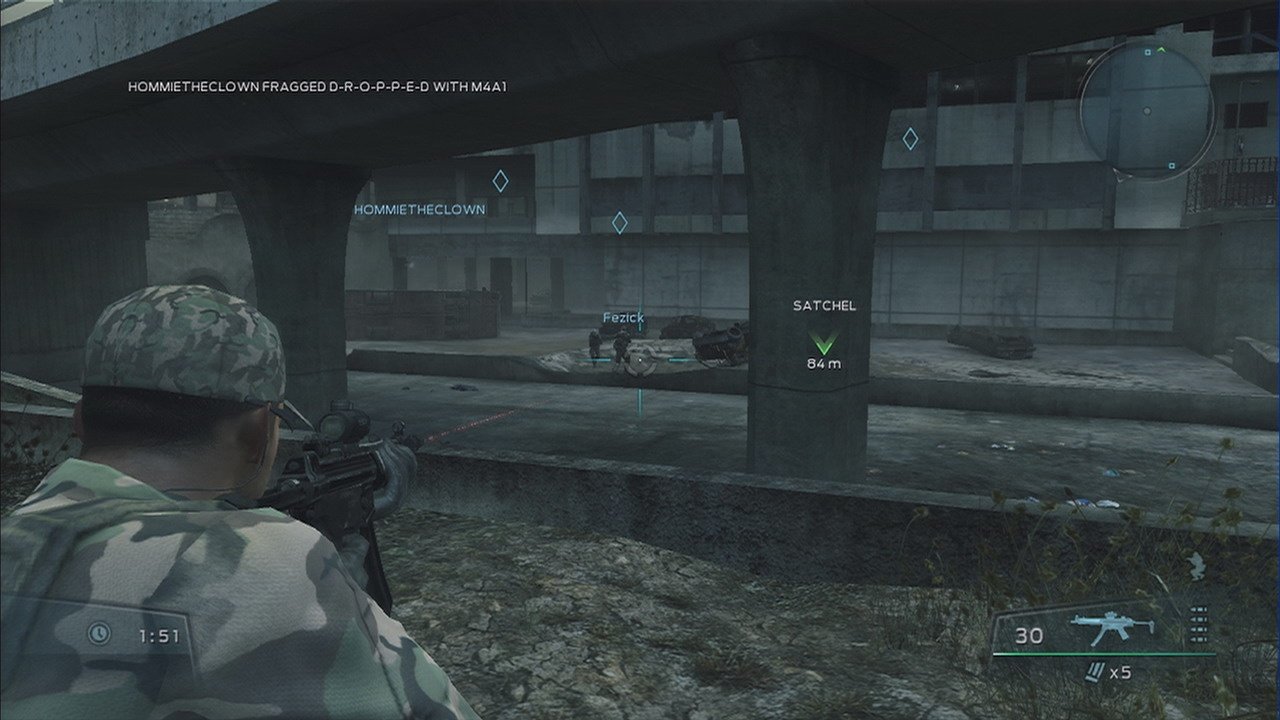1280x720 pixels.
Task: Select the Fezick nametag
Action: [622, 318]
